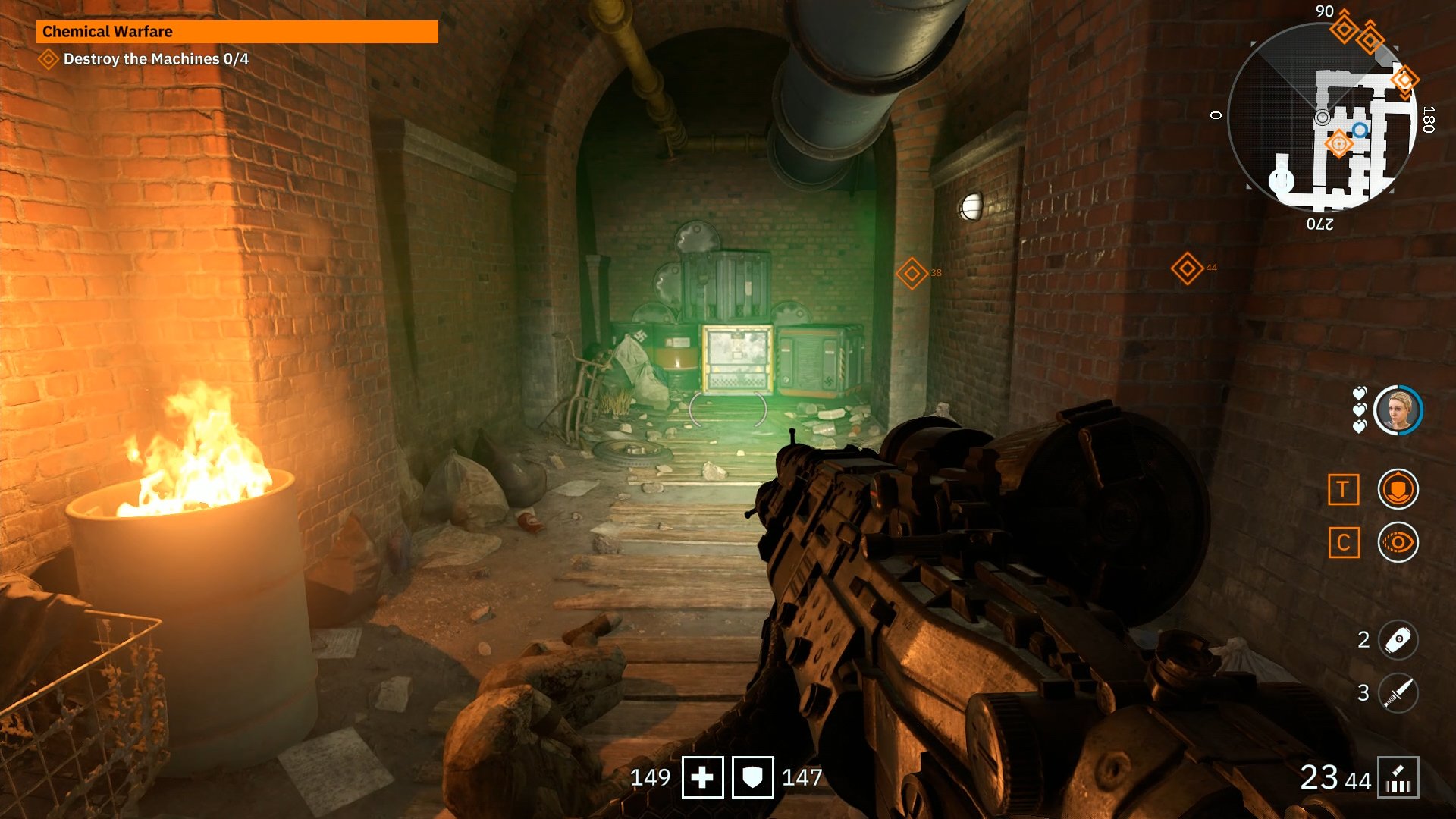Click the blue co-op partner dot on the minimap
This screenshot has width=1456, height=819.
(x=1360, y=130)
